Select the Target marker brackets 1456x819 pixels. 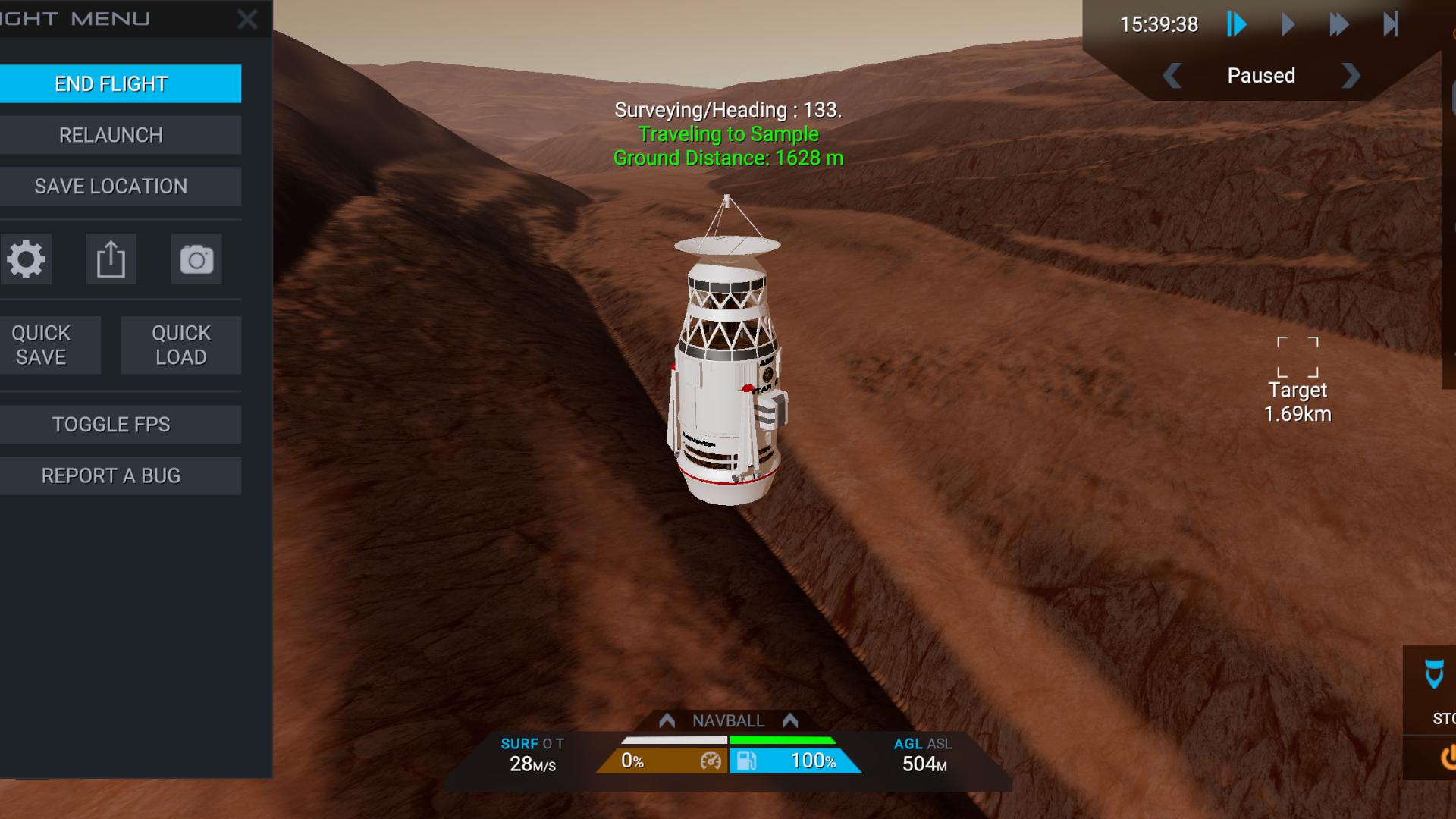[x=1298, y=357]
